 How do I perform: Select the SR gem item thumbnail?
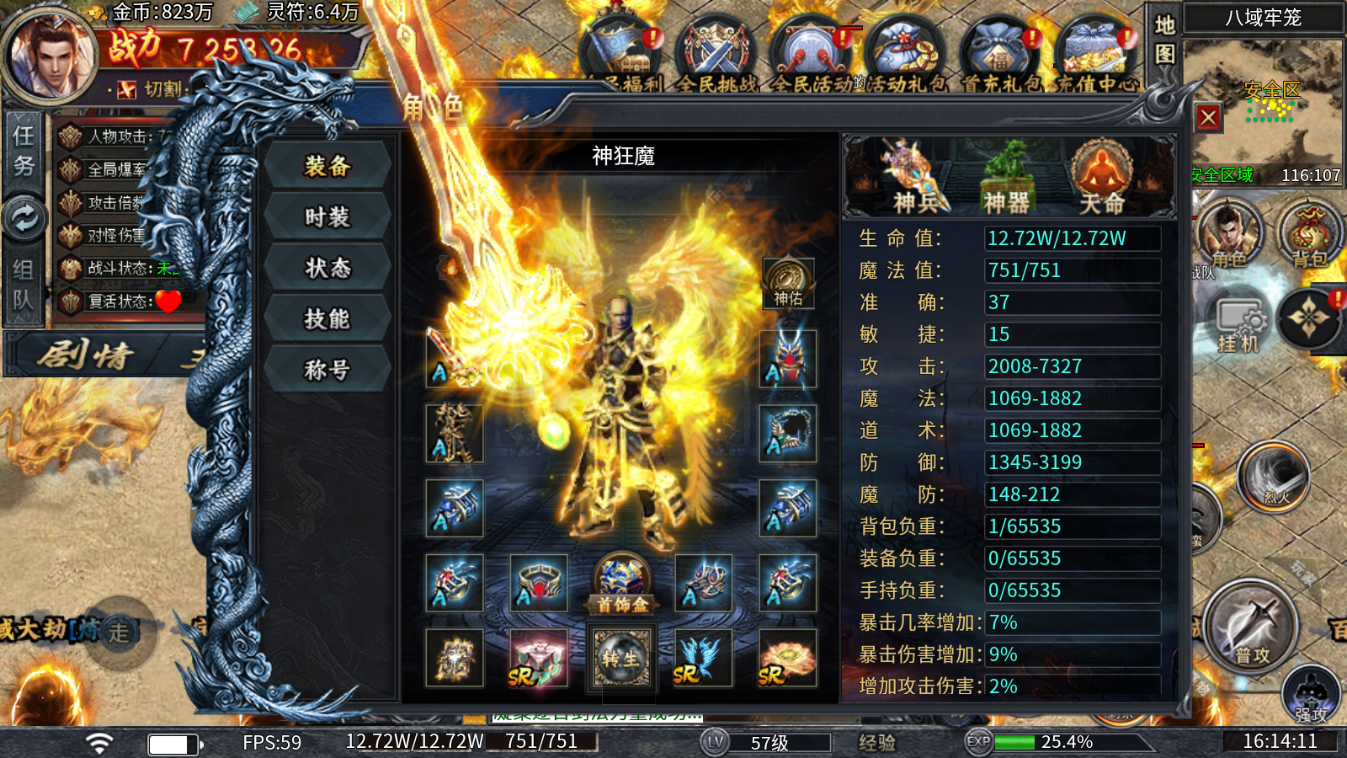coord(537,657)
